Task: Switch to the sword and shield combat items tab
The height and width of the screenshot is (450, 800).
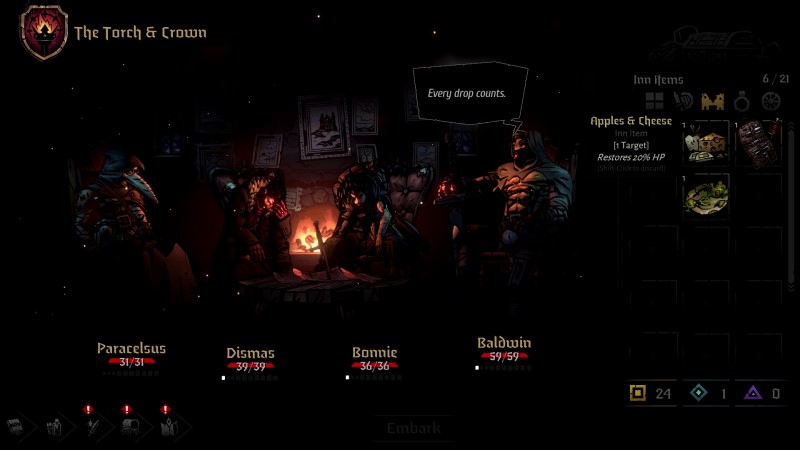Action: coord(684,101)
